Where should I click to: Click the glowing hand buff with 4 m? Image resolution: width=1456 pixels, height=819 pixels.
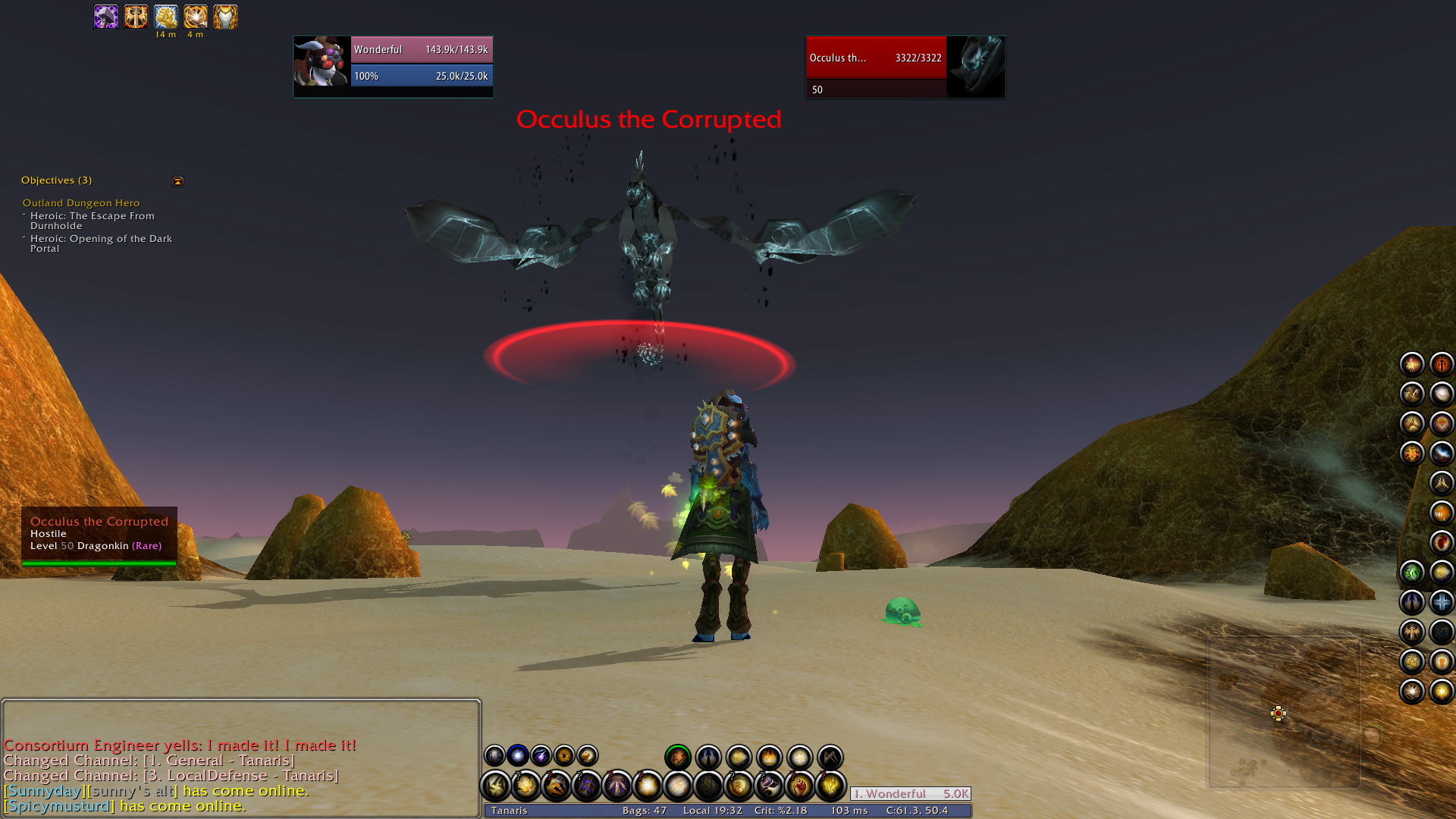click(195, 17)
